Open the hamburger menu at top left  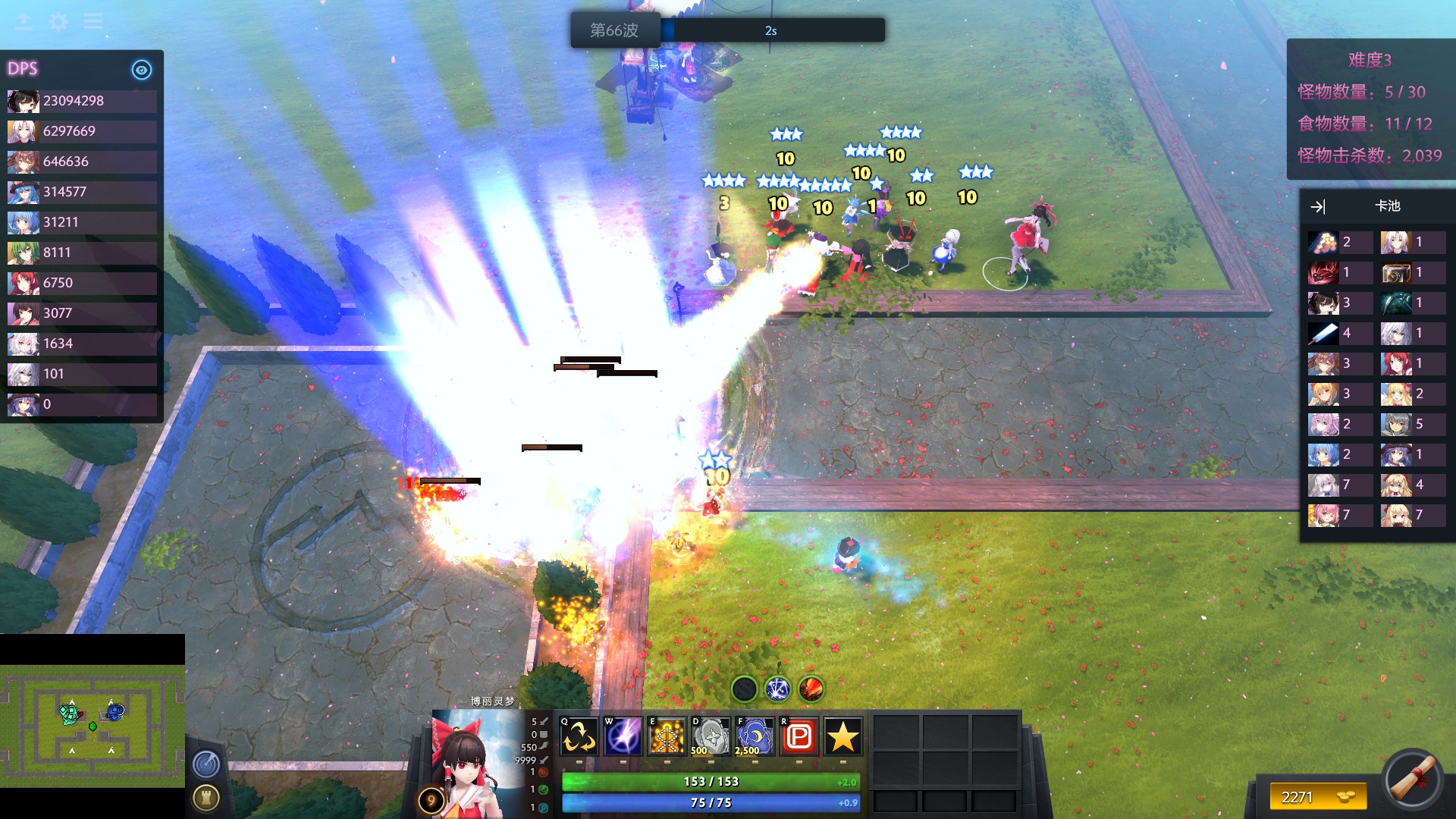tap(93, 22)
